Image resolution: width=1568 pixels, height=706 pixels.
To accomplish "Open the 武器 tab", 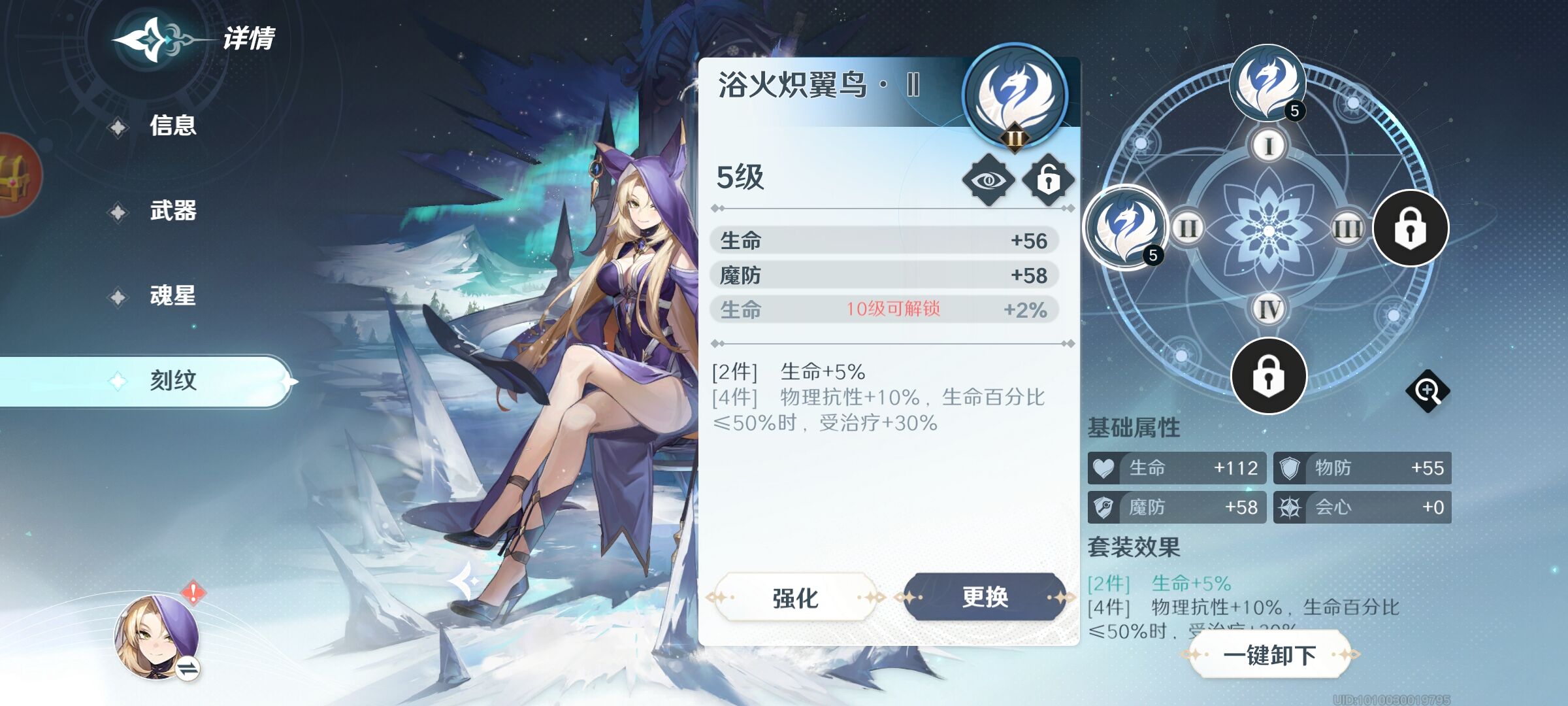I will [x=172, y=211].
